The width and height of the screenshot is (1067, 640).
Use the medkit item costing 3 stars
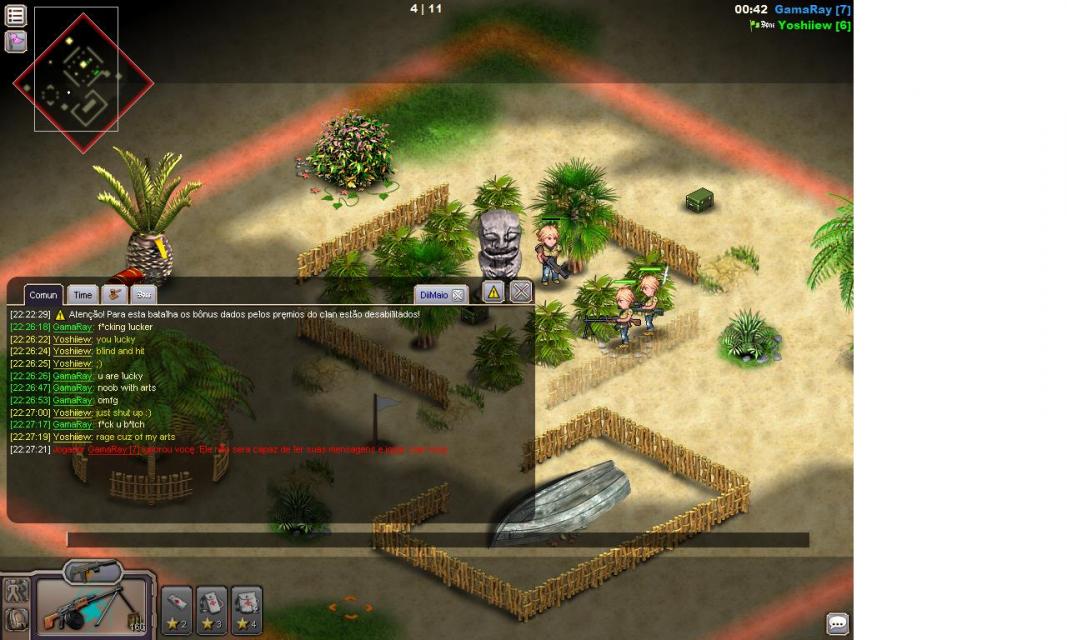point(211,610)
